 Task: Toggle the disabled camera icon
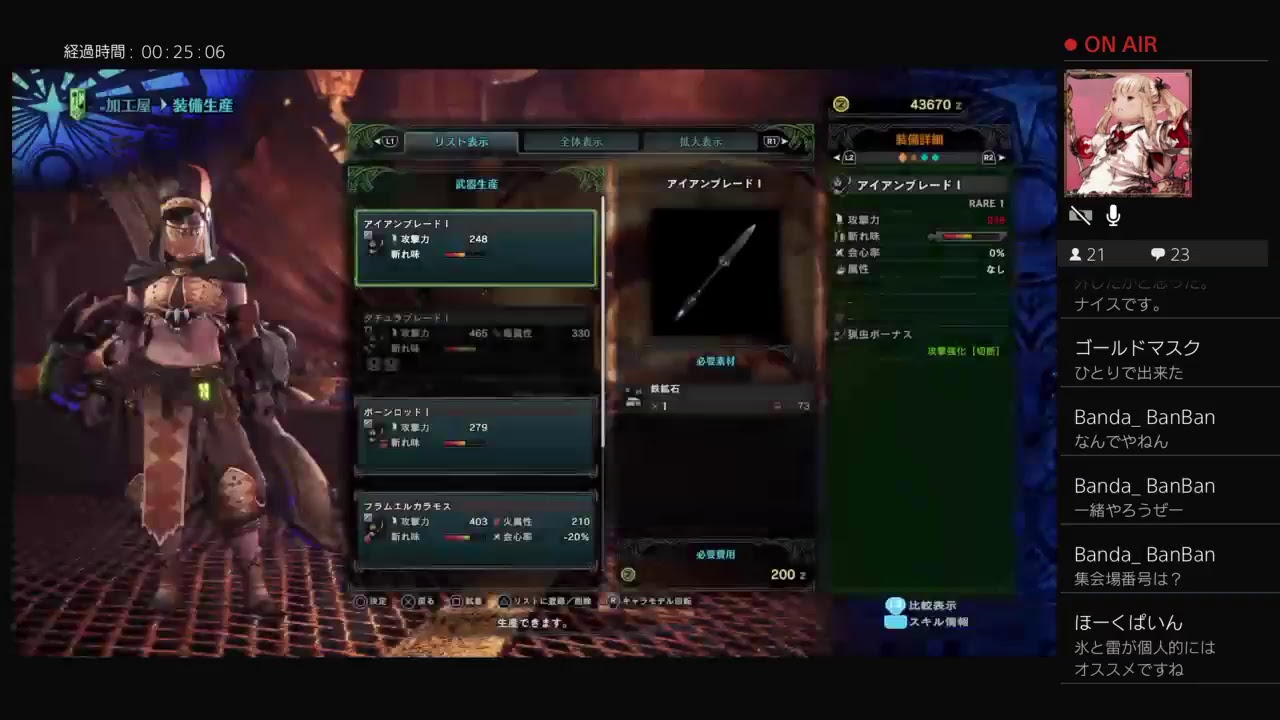pos(1081,215)
